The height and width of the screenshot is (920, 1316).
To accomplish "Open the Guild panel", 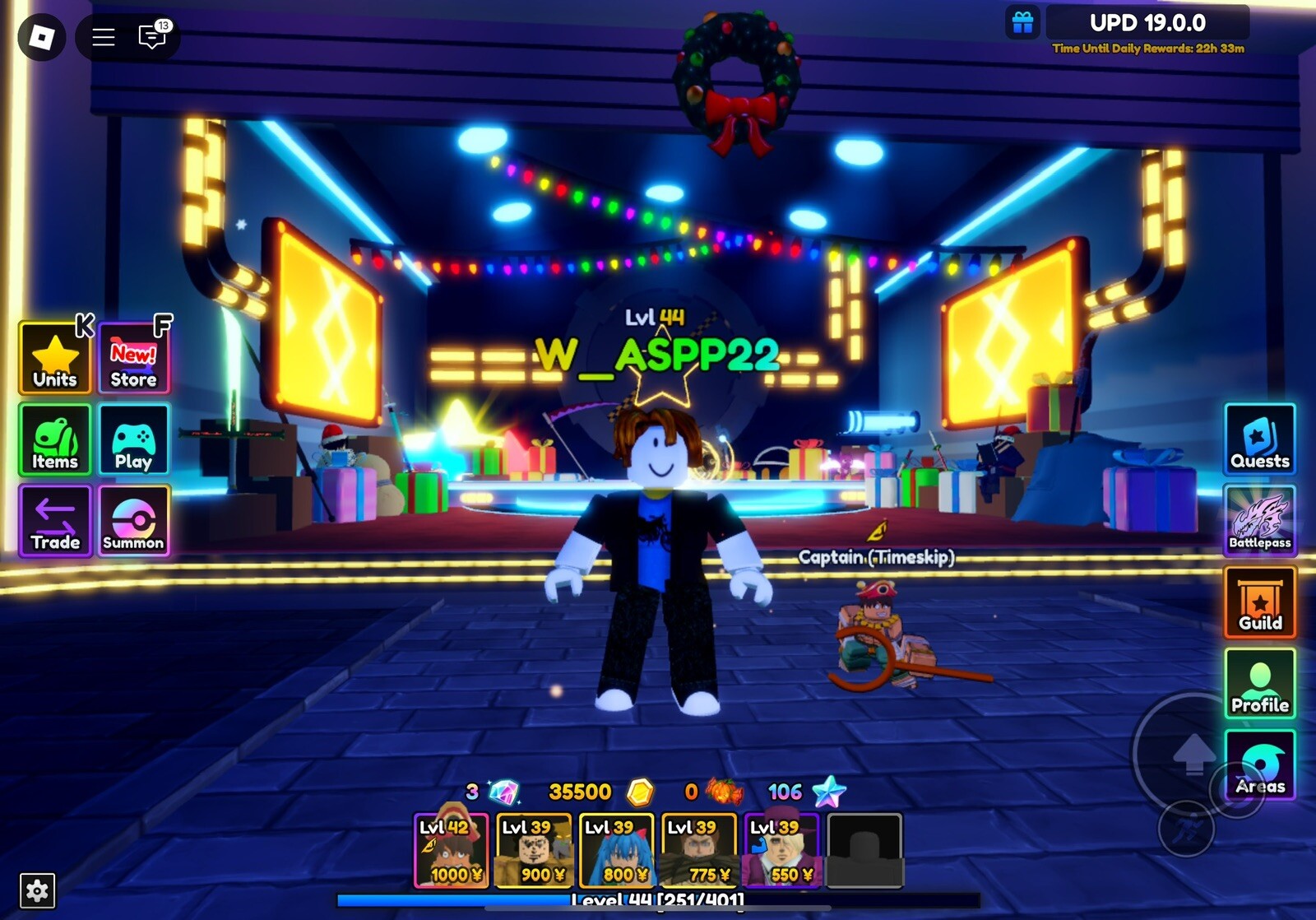I will coord(1260,603).
